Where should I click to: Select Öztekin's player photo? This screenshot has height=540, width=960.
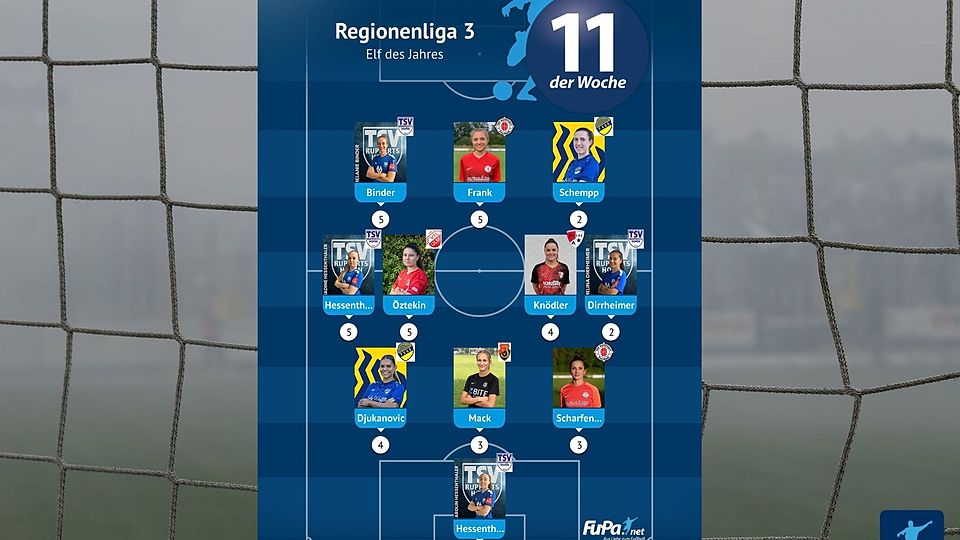pyautogui.click(x=408, y=266)
